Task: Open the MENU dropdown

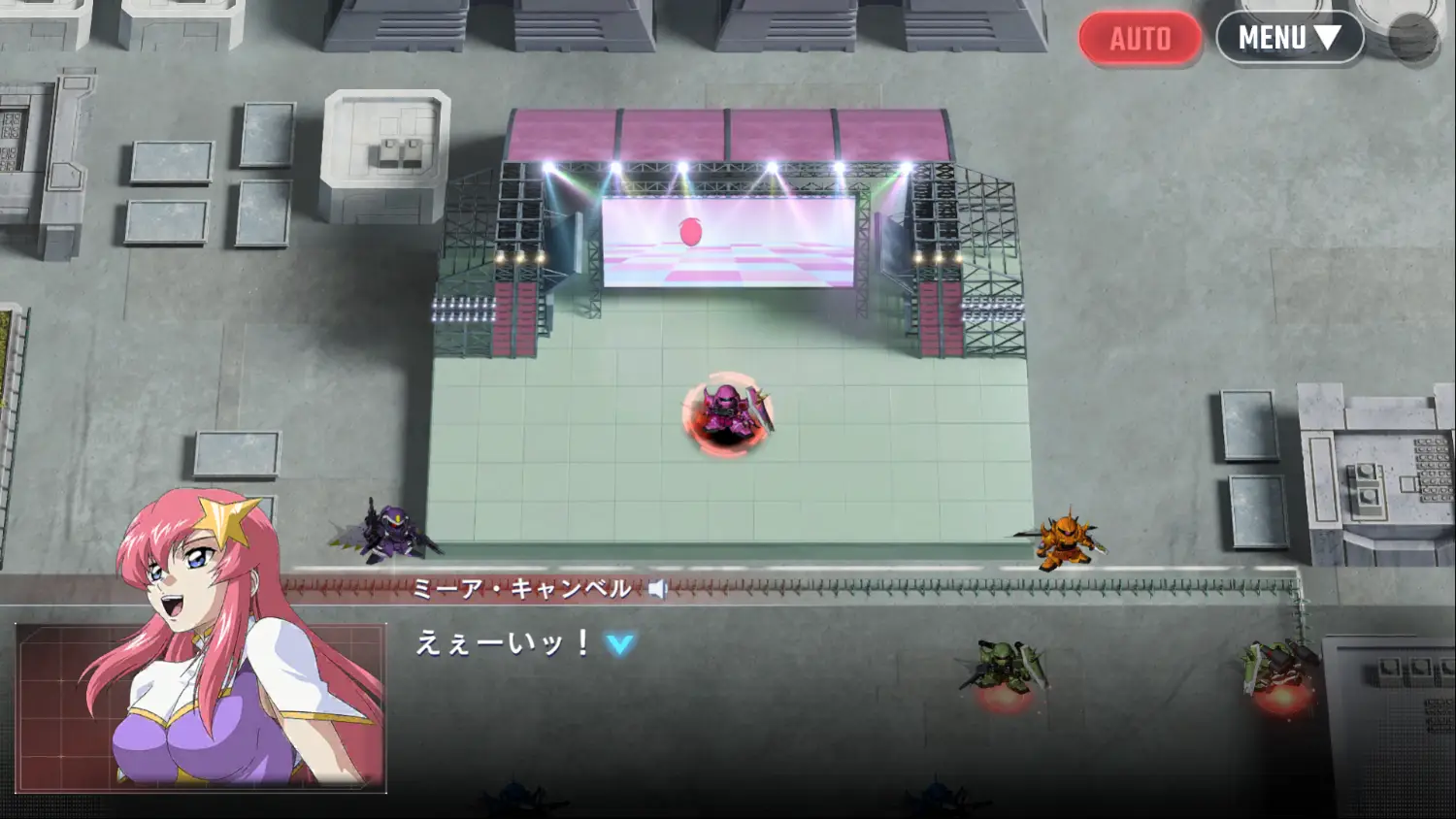Action: click(x=1289, y=38)
